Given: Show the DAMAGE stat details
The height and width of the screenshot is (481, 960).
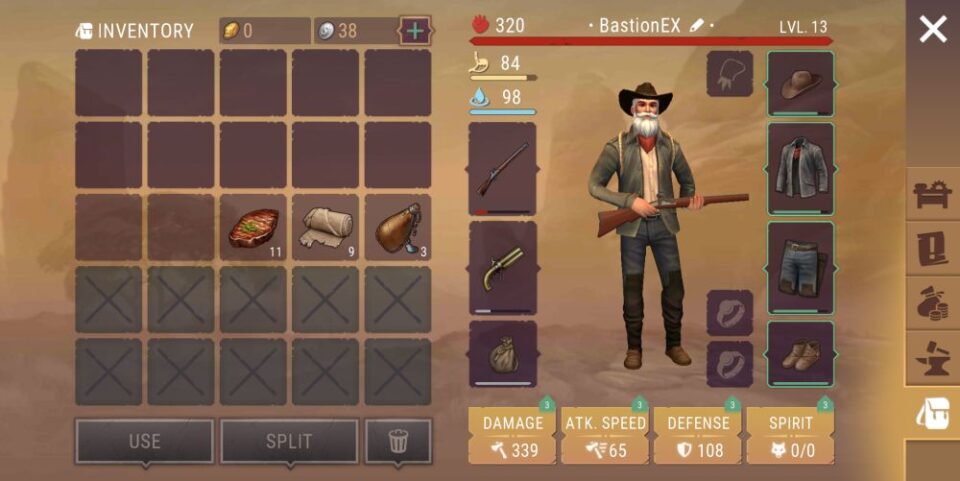Looking at the screenshot, I should [513, 436].
